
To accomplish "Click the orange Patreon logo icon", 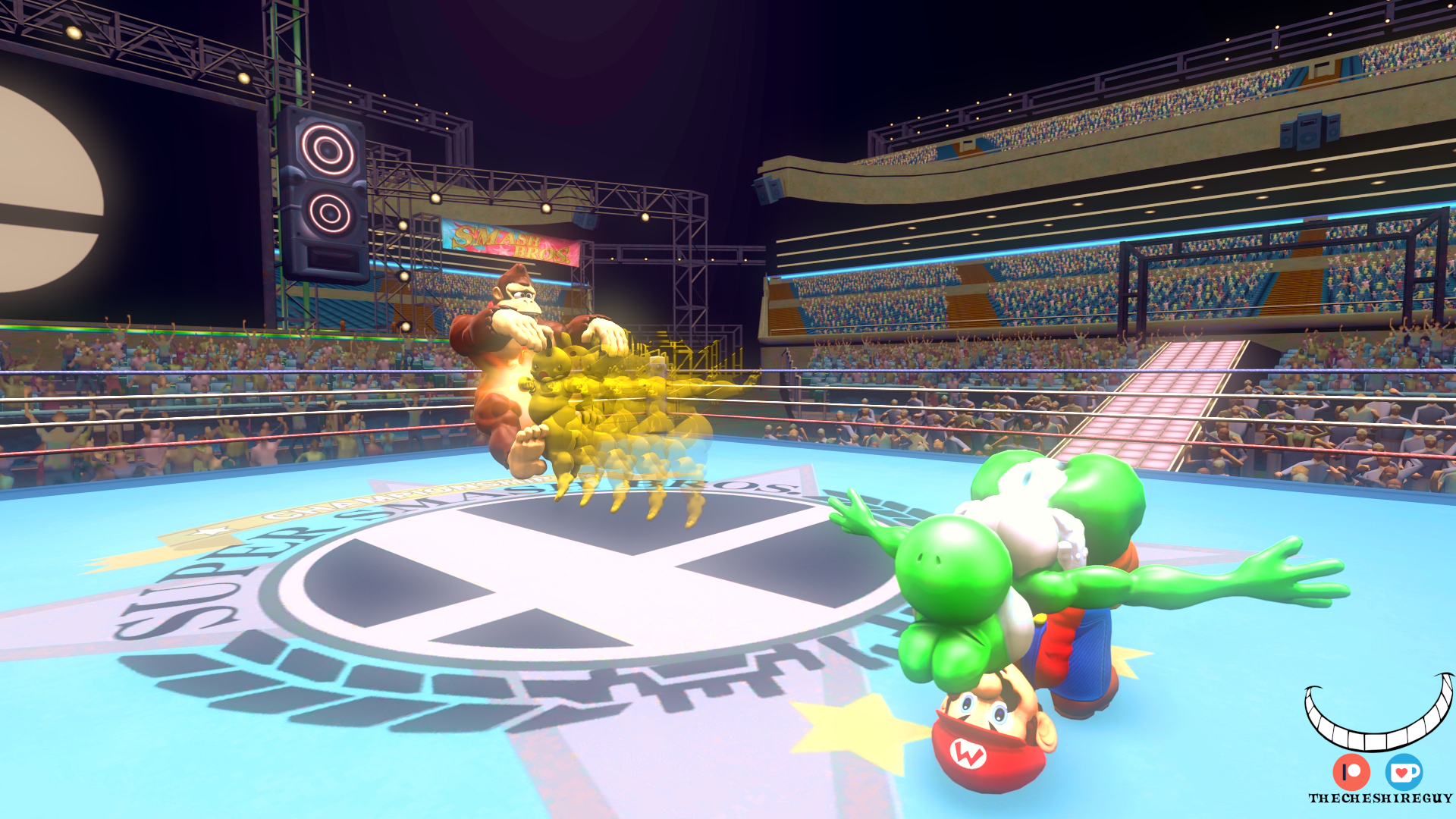I will (1351, 772).
